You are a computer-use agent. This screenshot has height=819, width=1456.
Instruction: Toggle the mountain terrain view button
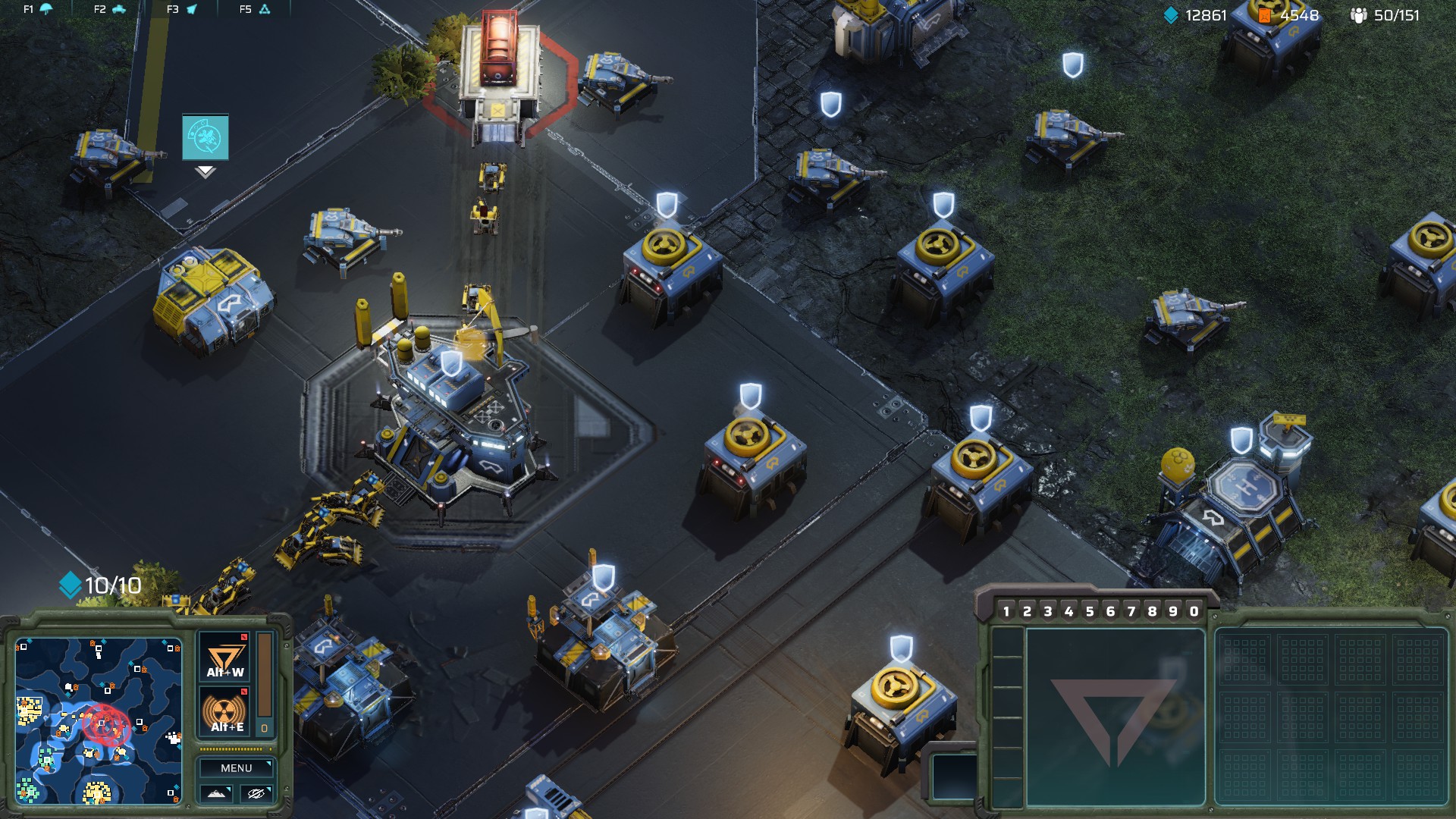click(x=216, y=793)
